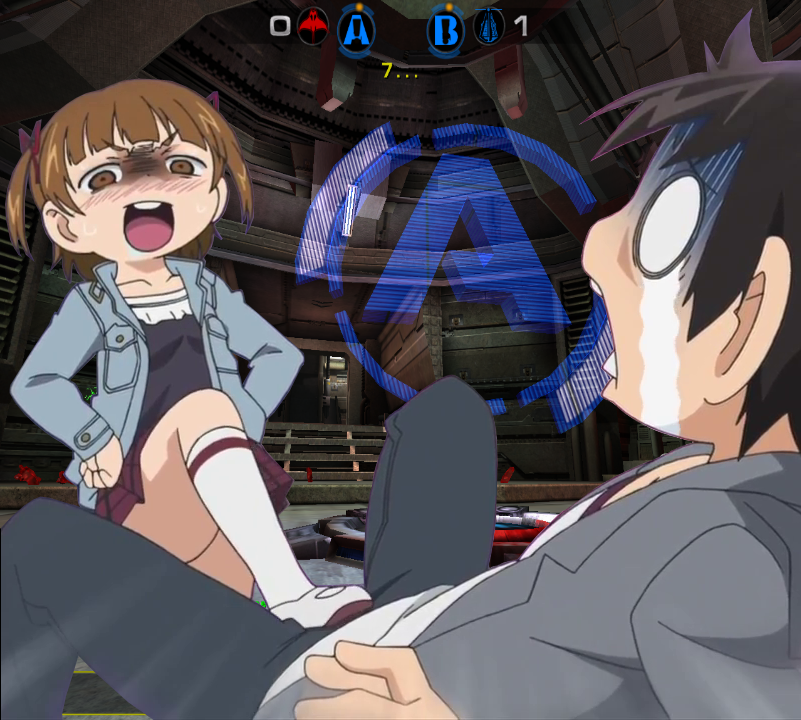This screenshot has height=720, width=801.
Task: Select the point A capture indicator
Action: [356, 30]
